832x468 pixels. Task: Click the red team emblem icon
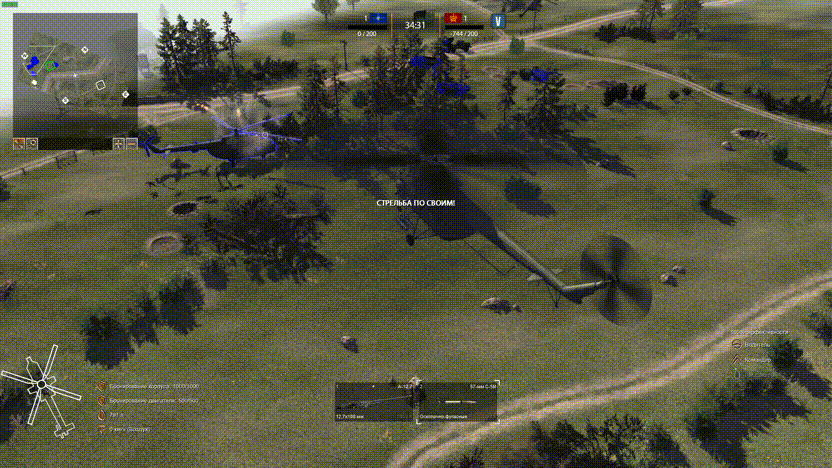pos(451,19)
